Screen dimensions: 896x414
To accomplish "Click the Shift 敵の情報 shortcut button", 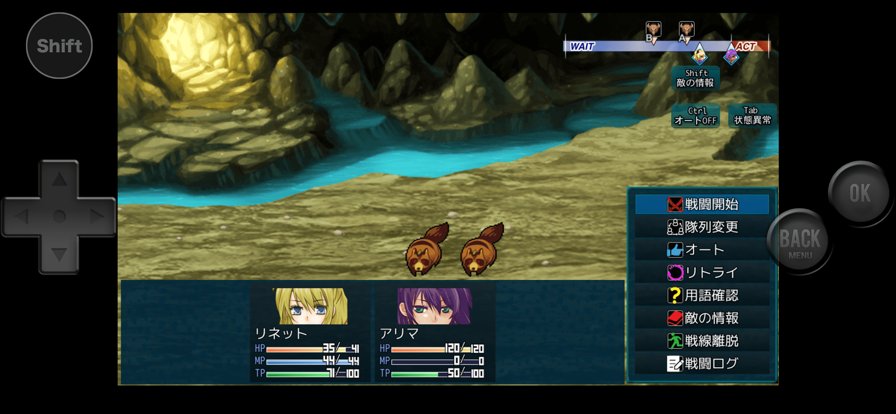I will click(696, 79).
